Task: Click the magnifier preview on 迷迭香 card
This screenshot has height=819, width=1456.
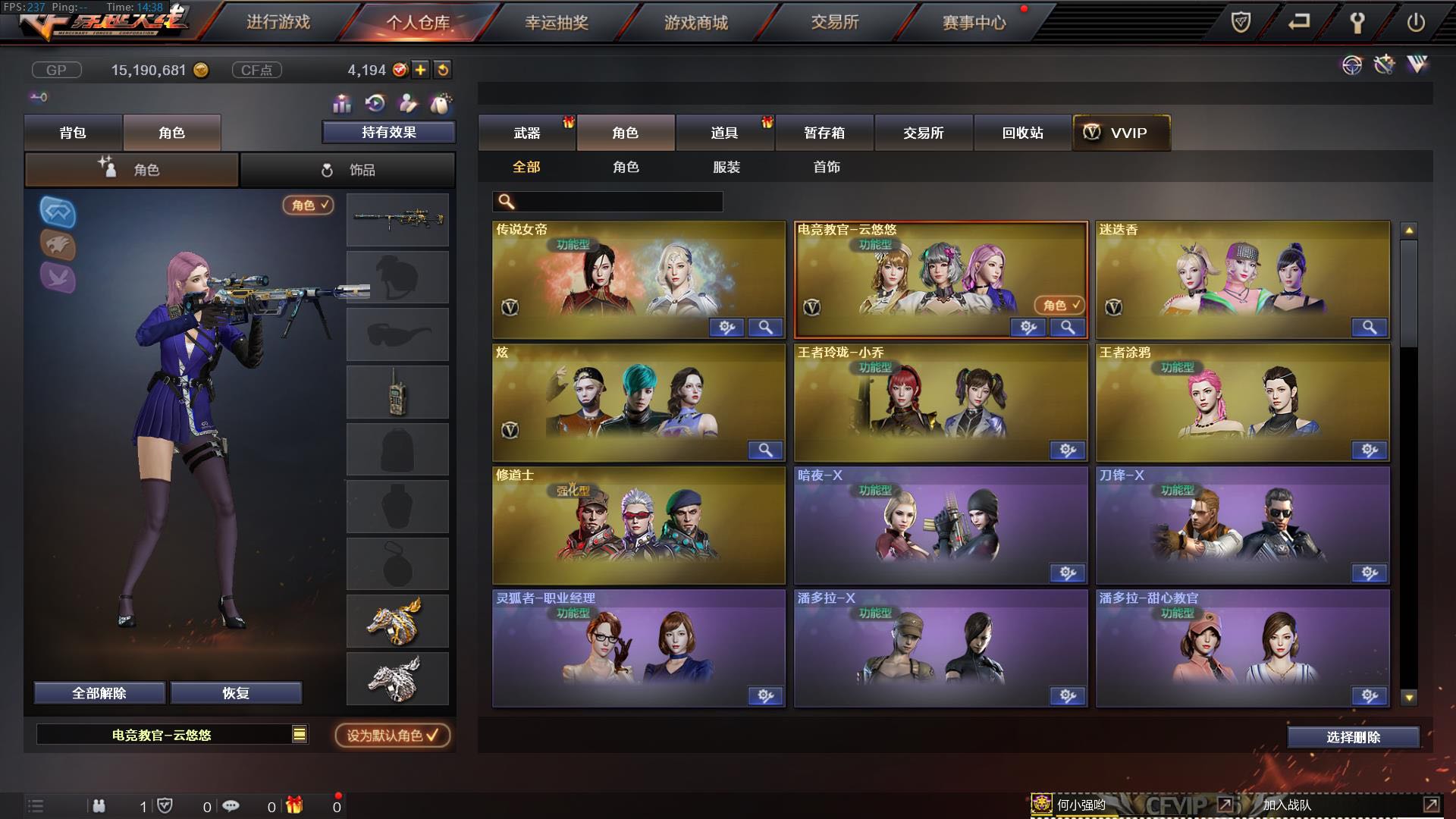Action: point(1370,328)
